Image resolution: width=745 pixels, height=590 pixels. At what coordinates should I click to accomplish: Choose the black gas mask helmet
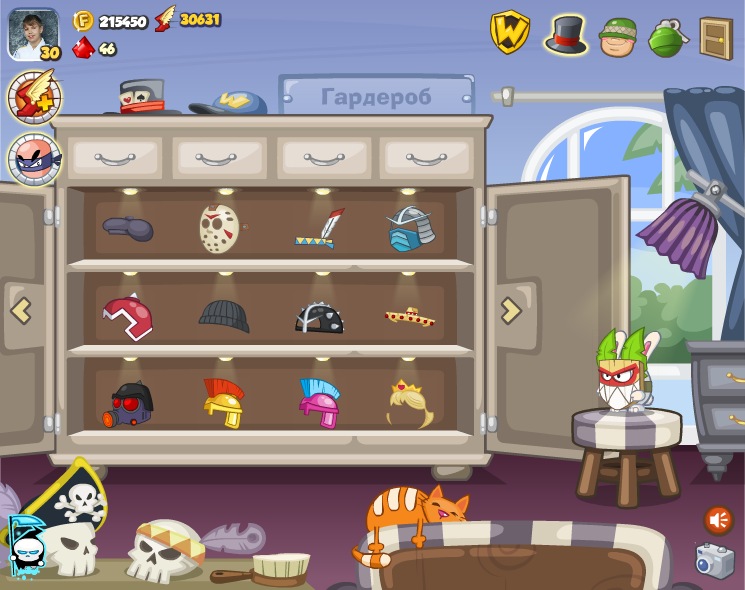click(x=129, y=404)
